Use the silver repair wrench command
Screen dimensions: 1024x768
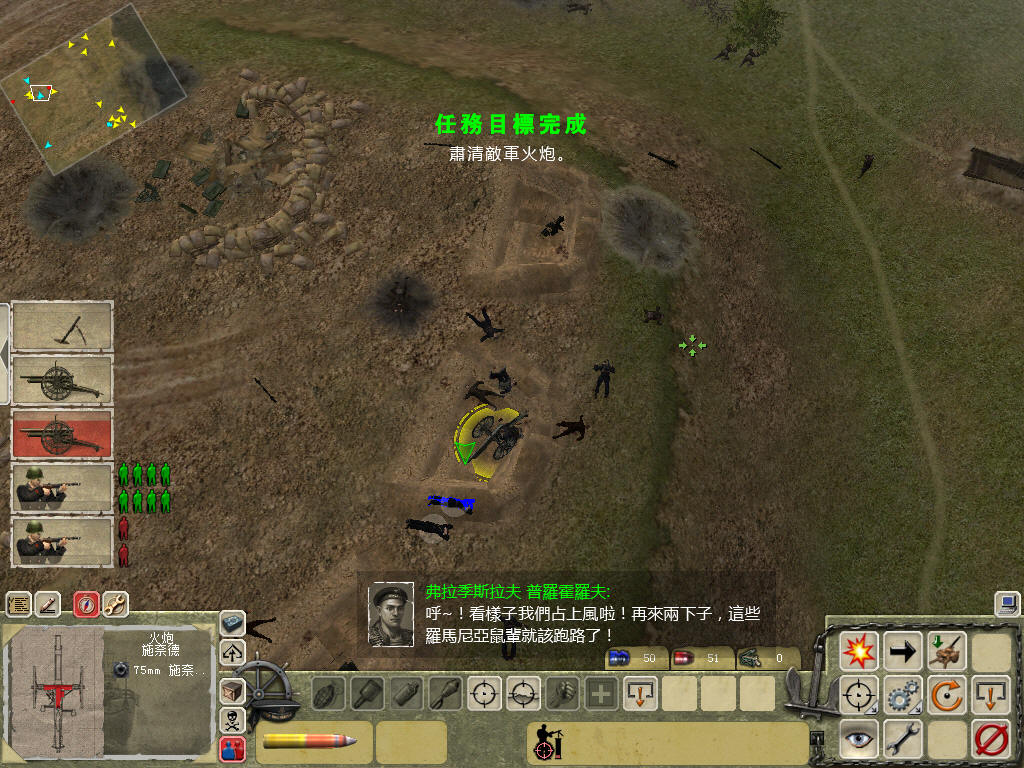pyautogui.click(x=903, y=738)
